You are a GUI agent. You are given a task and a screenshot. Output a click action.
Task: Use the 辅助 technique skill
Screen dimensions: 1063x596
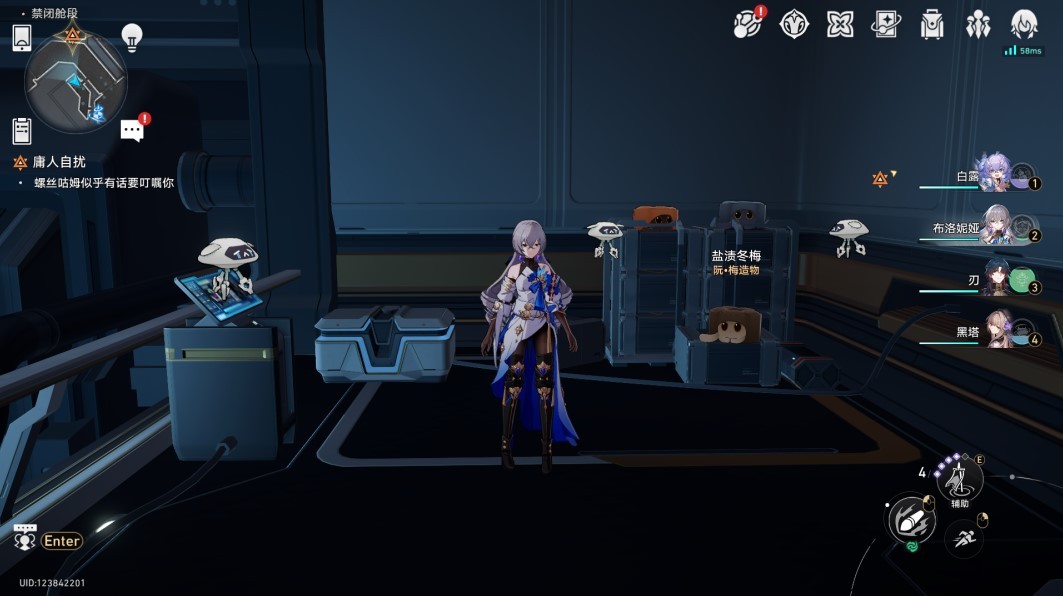pos(959,479)
